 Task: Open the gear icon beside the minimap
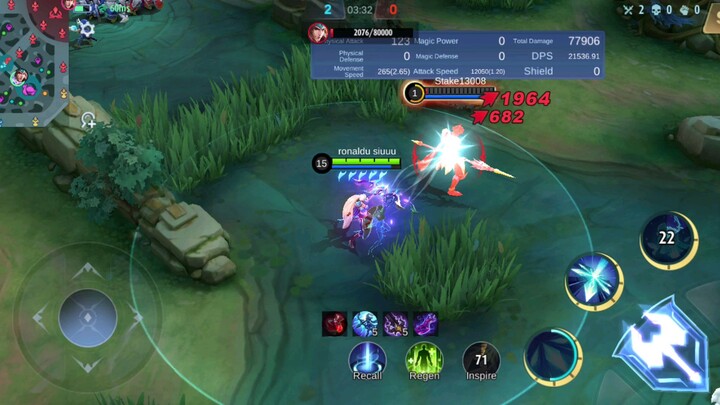point(87,29)
